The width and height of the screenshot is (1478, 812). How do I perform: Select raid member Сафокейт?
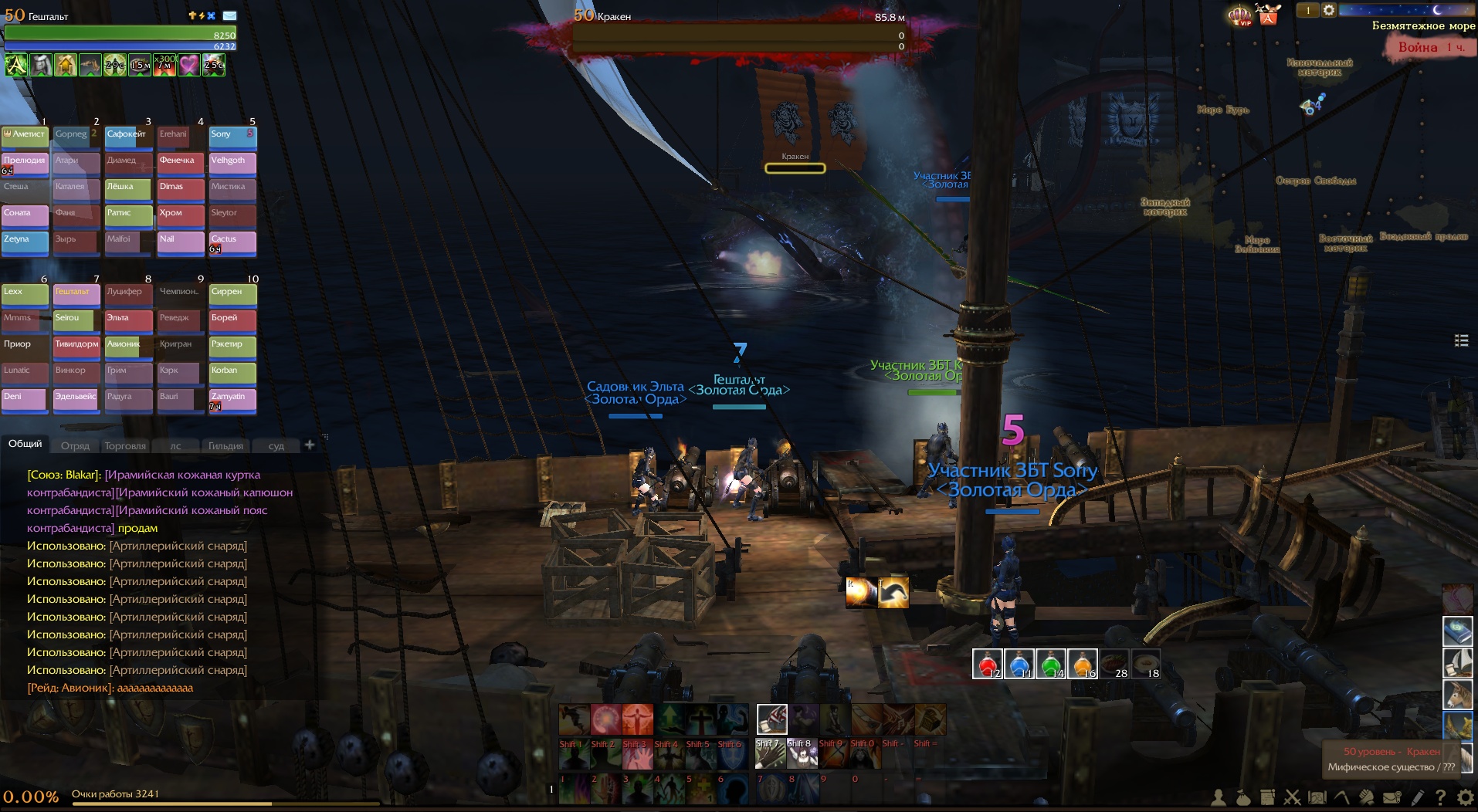point(127,136)
